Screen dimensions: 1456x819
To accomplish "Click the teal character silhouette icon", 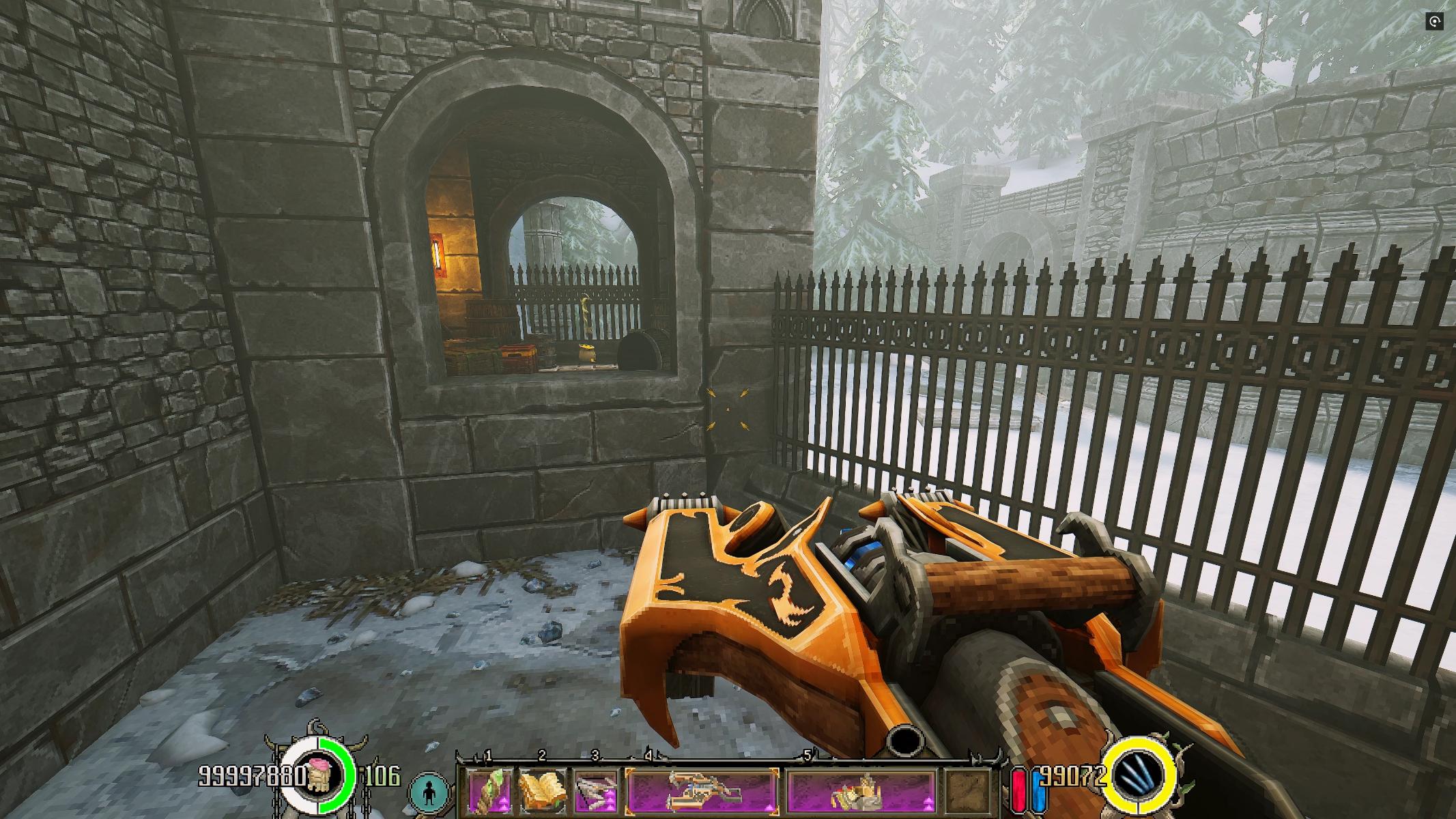I will (429, 792).
